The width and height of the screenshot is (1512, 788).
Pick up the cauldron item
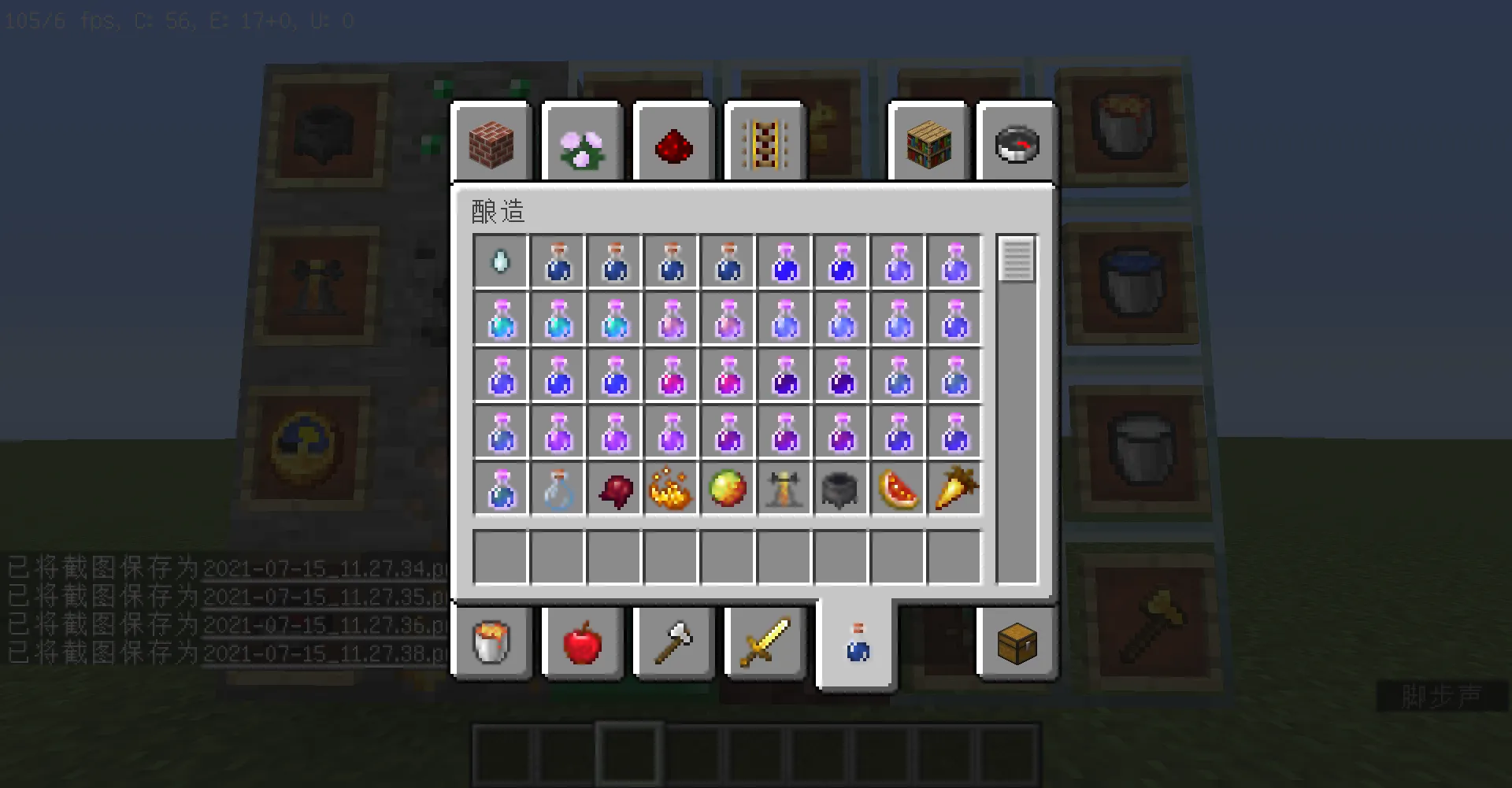842,488
